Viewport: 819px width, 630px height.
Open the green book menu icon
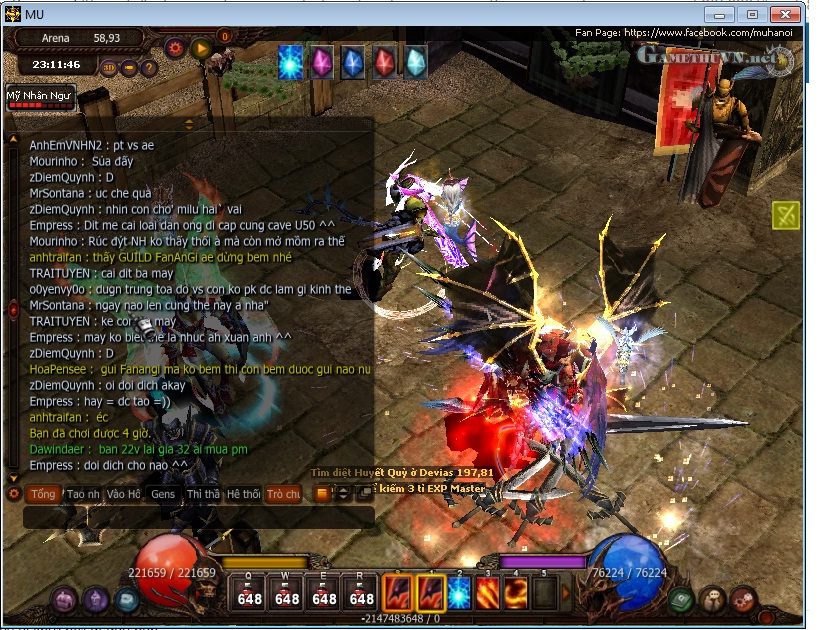pyautogui.click(x=681, y=599)
